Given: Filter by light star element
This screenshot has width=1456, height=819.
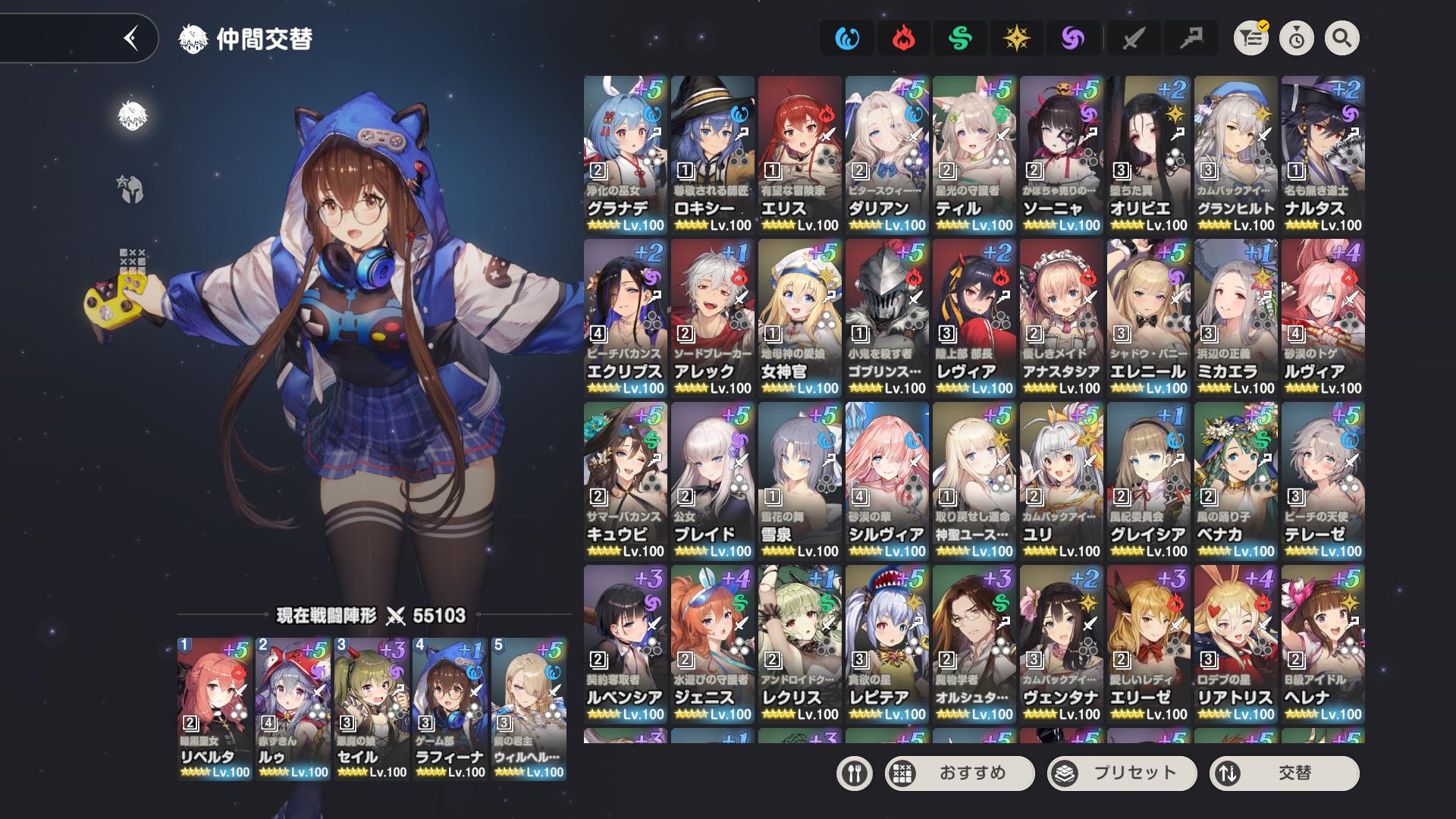Looking at the screenshot, I should tap(1016, 38).
